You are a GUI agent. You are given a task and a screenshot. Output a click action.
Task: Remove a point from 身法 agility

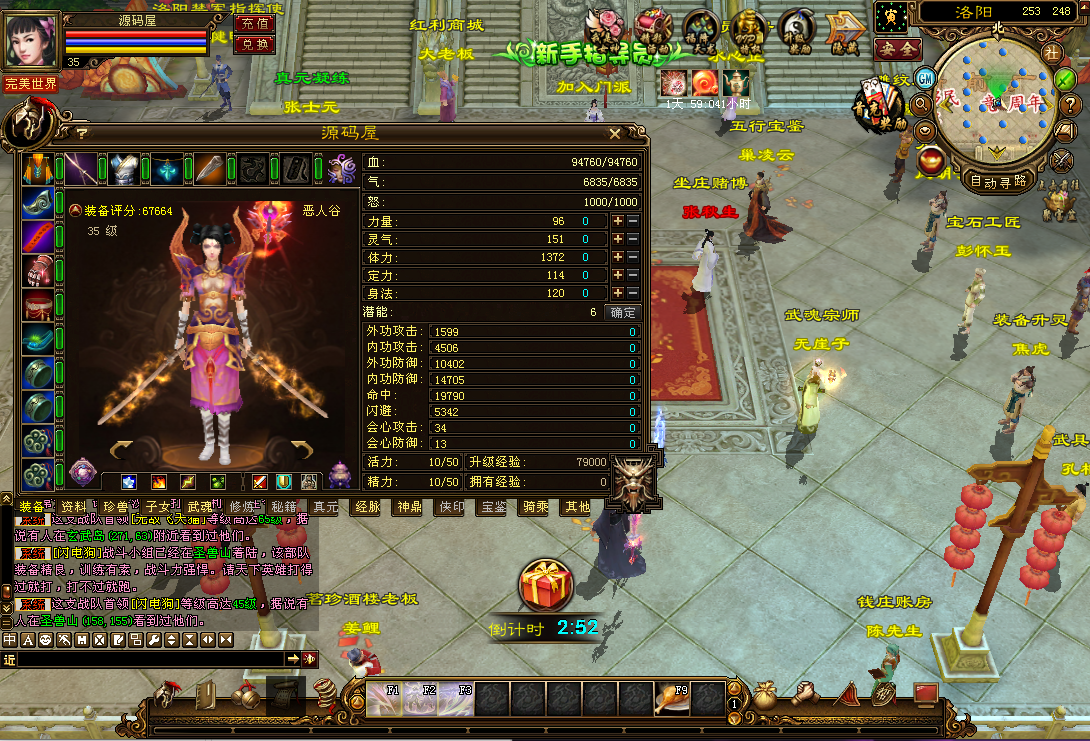[x=632, y=293]
